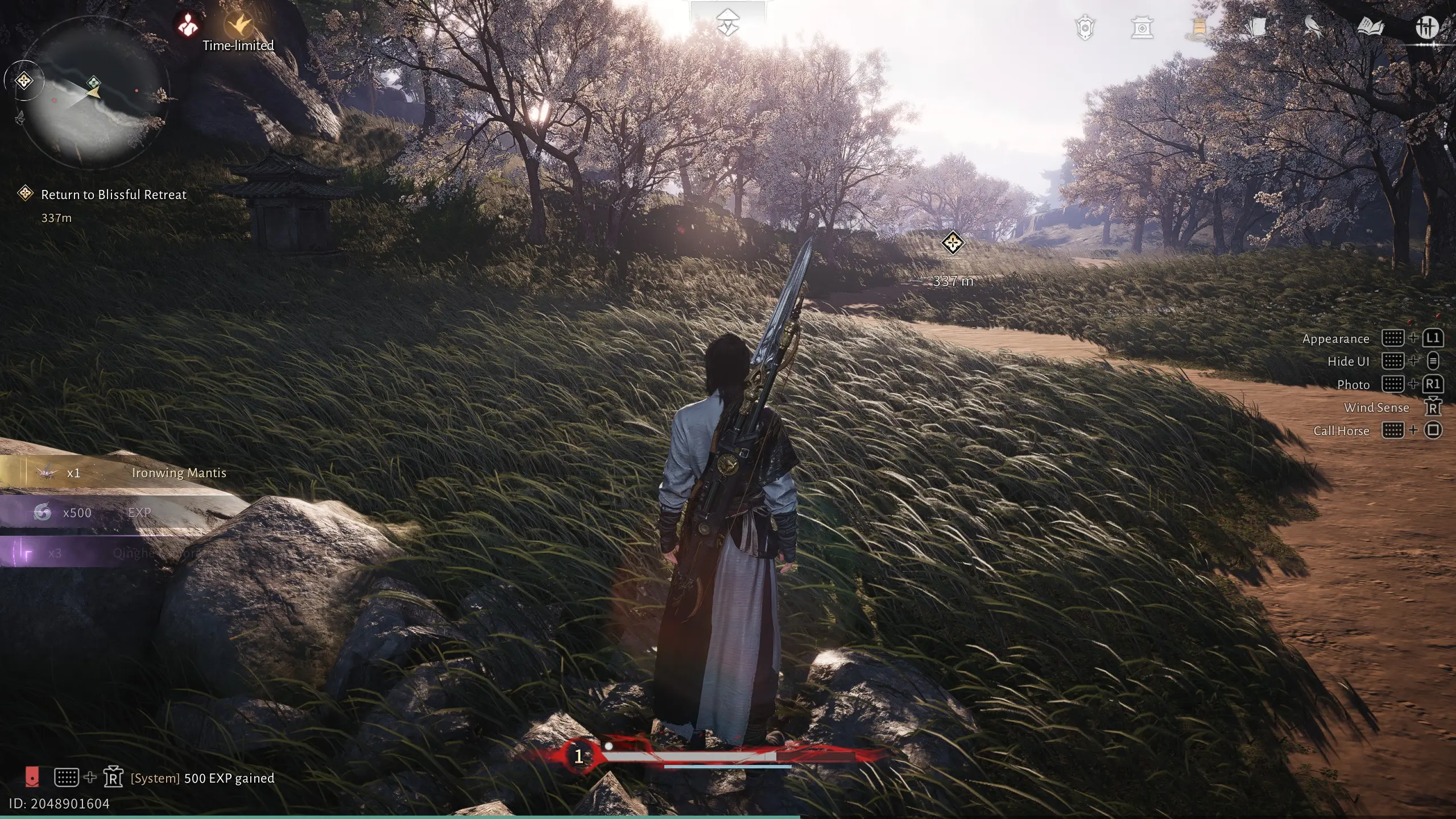Click the quest marker on the minimap edge
The image size is (1456, 819).
click(x=24, y=81)
